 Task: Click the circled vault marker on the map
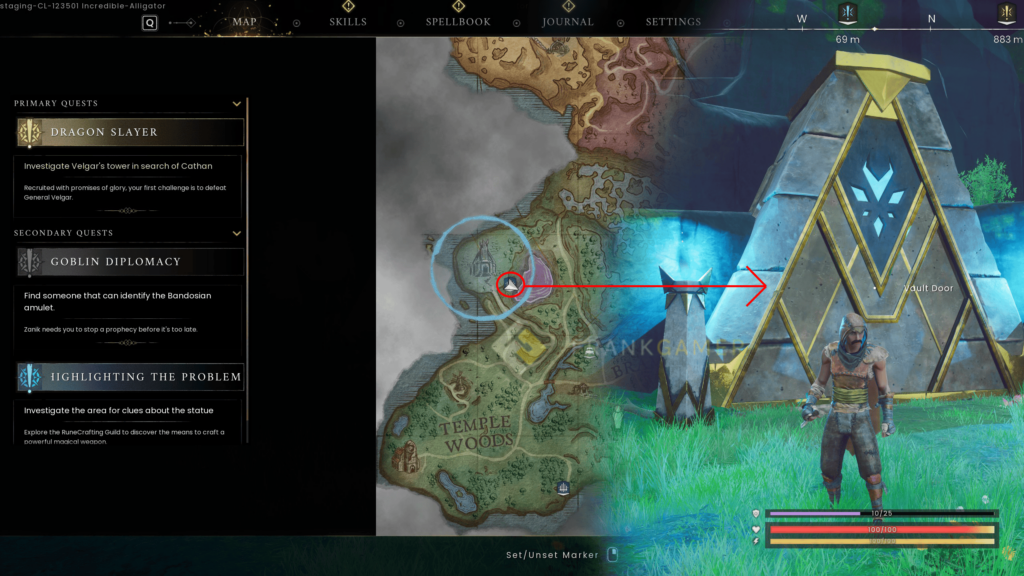511,286
